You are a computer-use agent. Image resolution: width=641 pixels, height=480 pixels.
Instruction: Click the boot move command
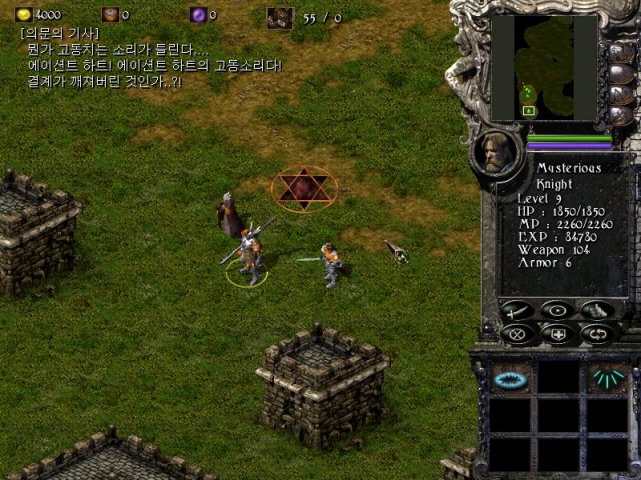coord(597,311)
